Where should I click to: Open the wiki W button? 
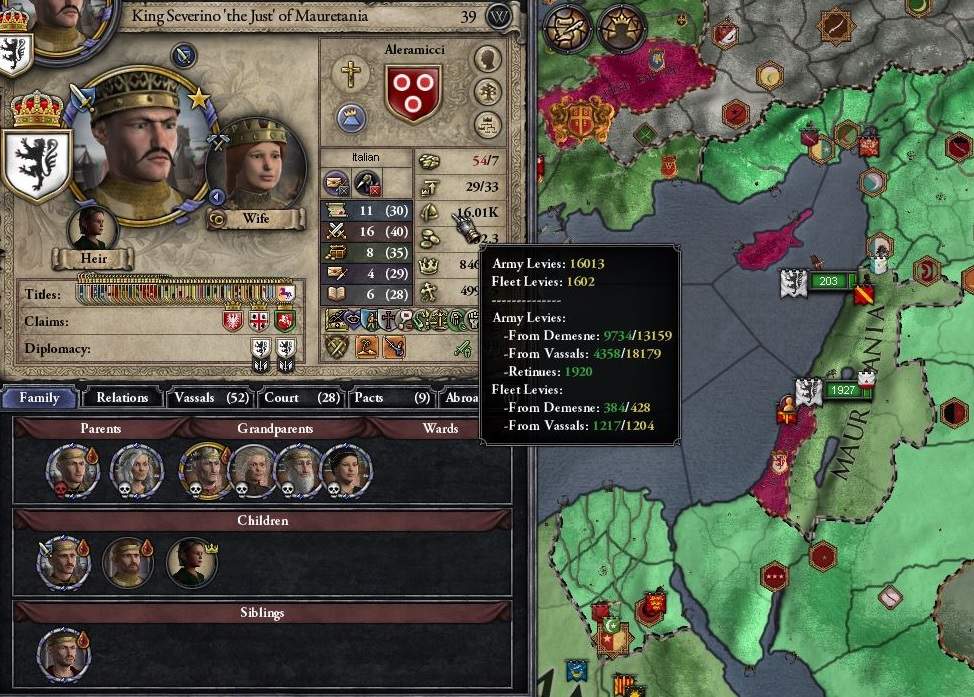pyautogui.click(x=499, y=16)
